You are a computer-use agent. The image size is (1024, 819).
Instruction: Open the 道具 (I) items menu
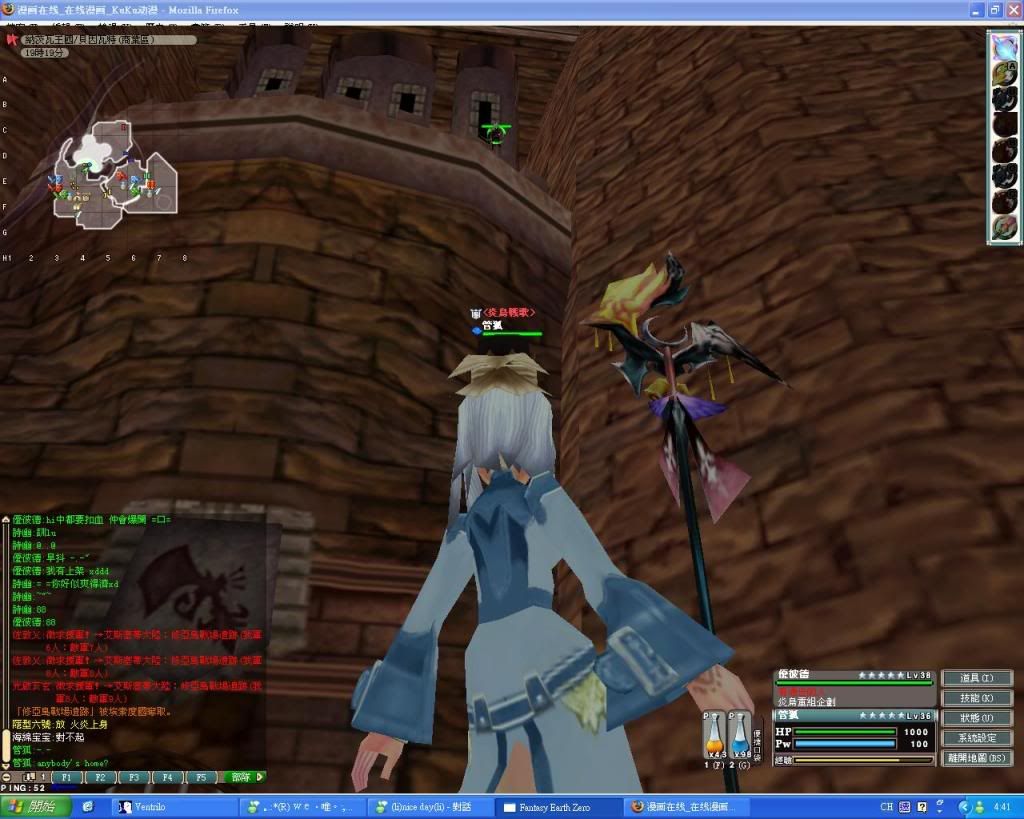click(977, 678)
